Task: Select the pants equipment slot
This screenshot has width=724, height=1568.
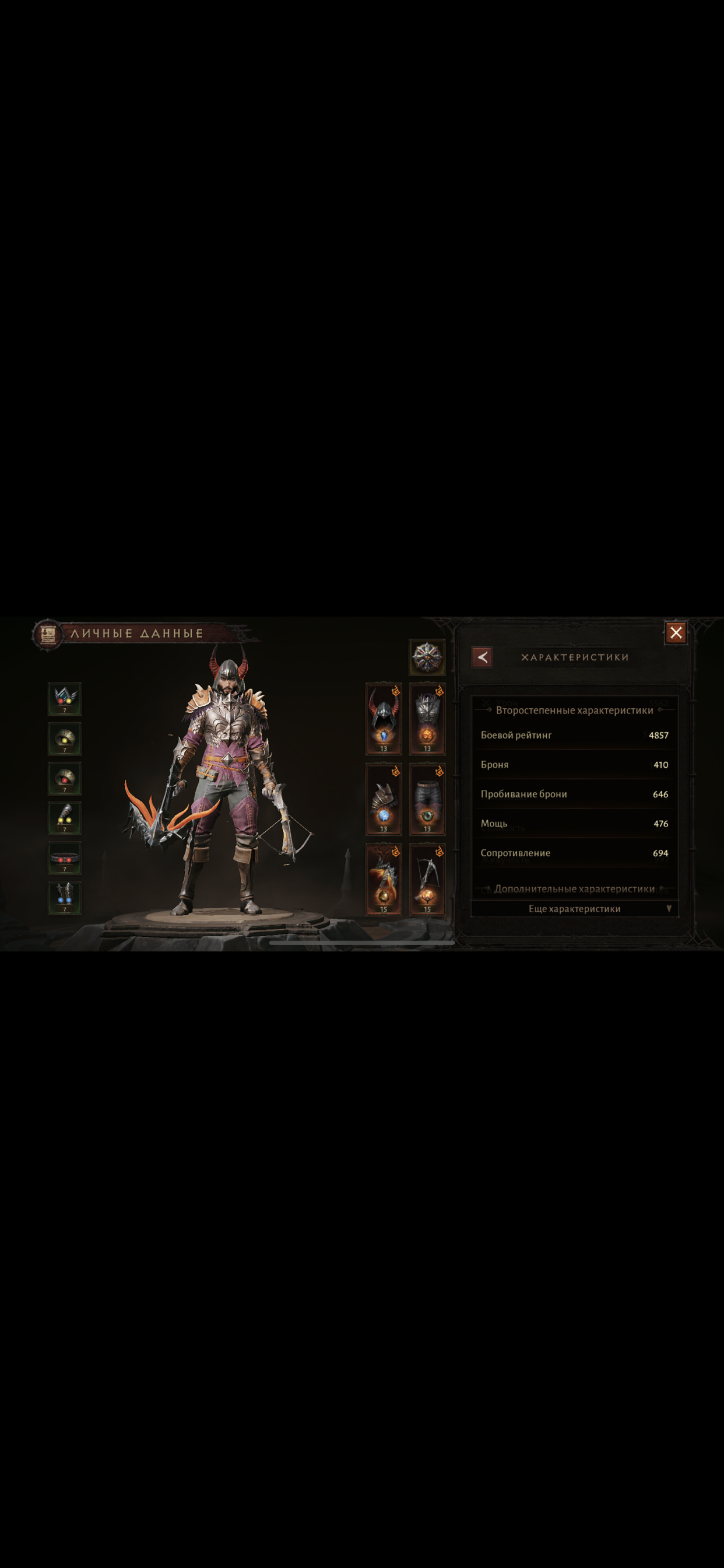Action: pyautogui.click(x=427, y=799)
